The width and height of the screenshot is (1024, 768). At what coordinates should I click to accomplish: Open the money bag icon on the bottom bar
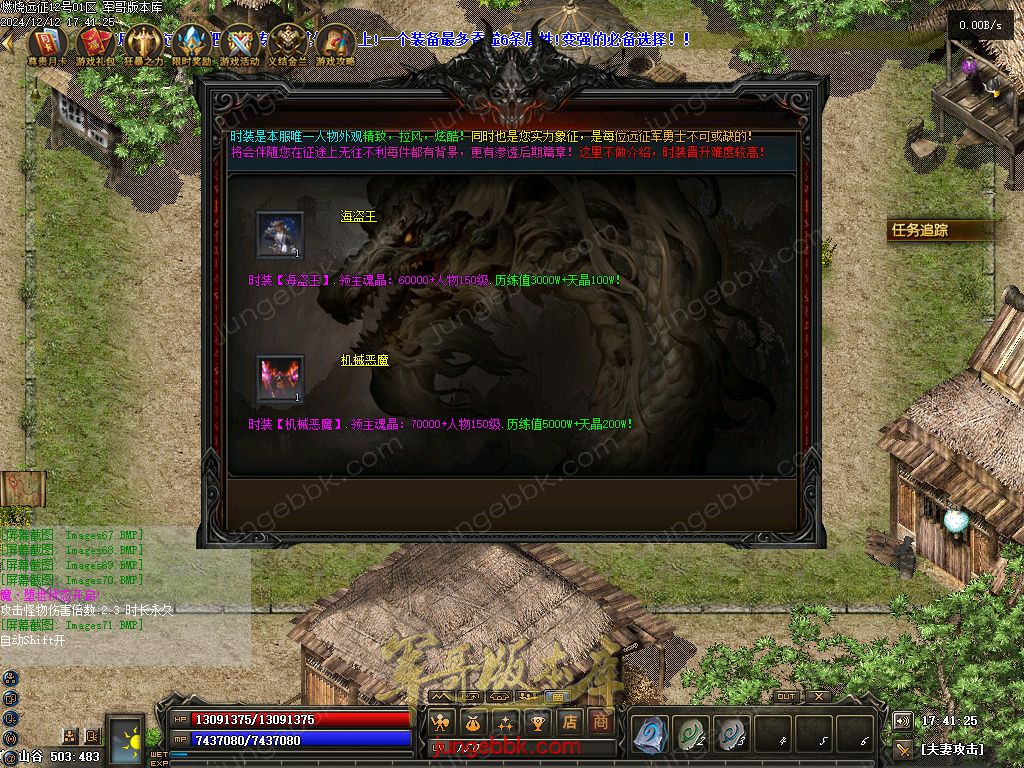[x=473, y=721]
